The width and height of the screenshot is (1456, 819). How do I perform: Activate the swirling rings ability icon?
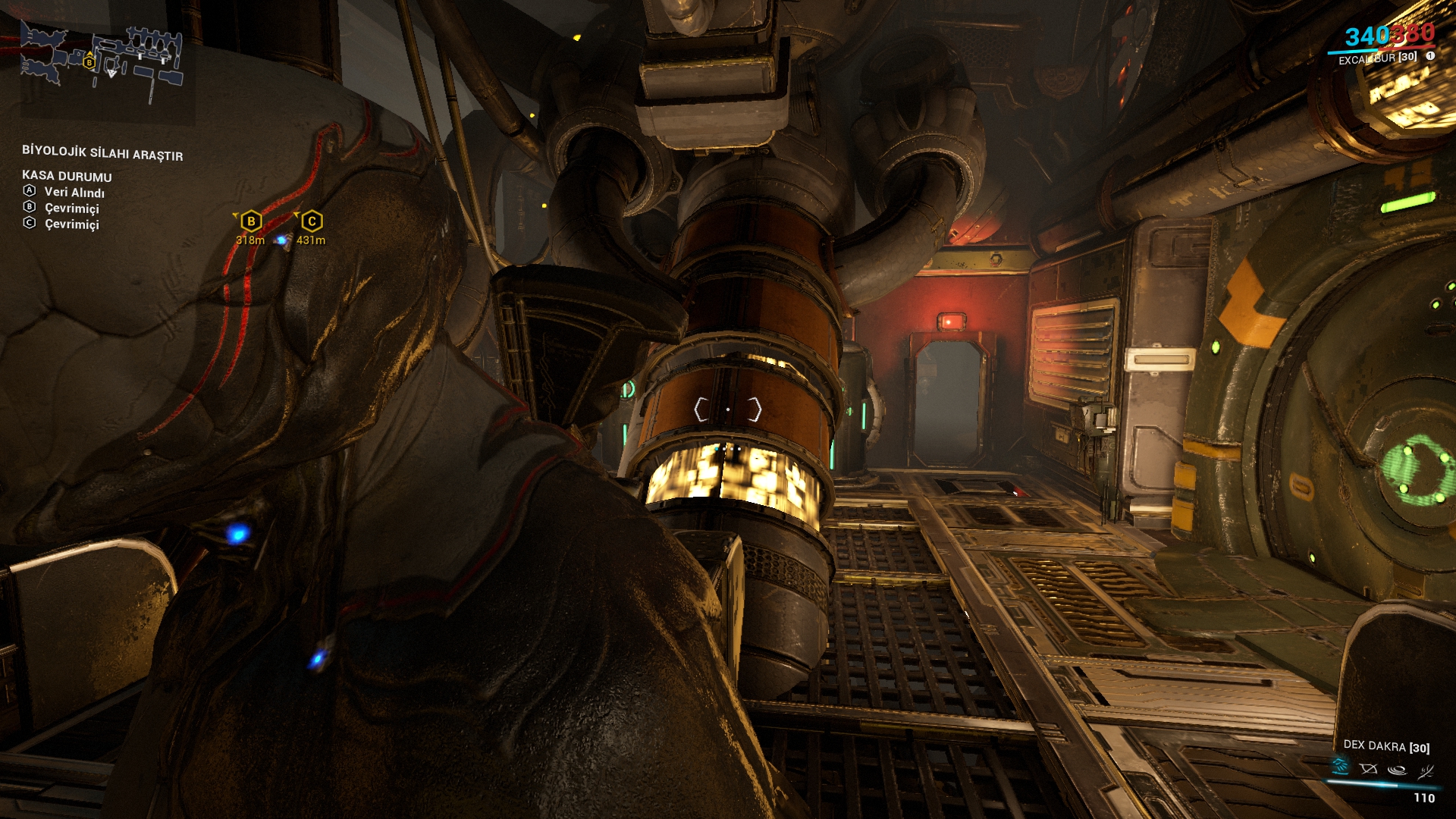(x=1397, y=770)
